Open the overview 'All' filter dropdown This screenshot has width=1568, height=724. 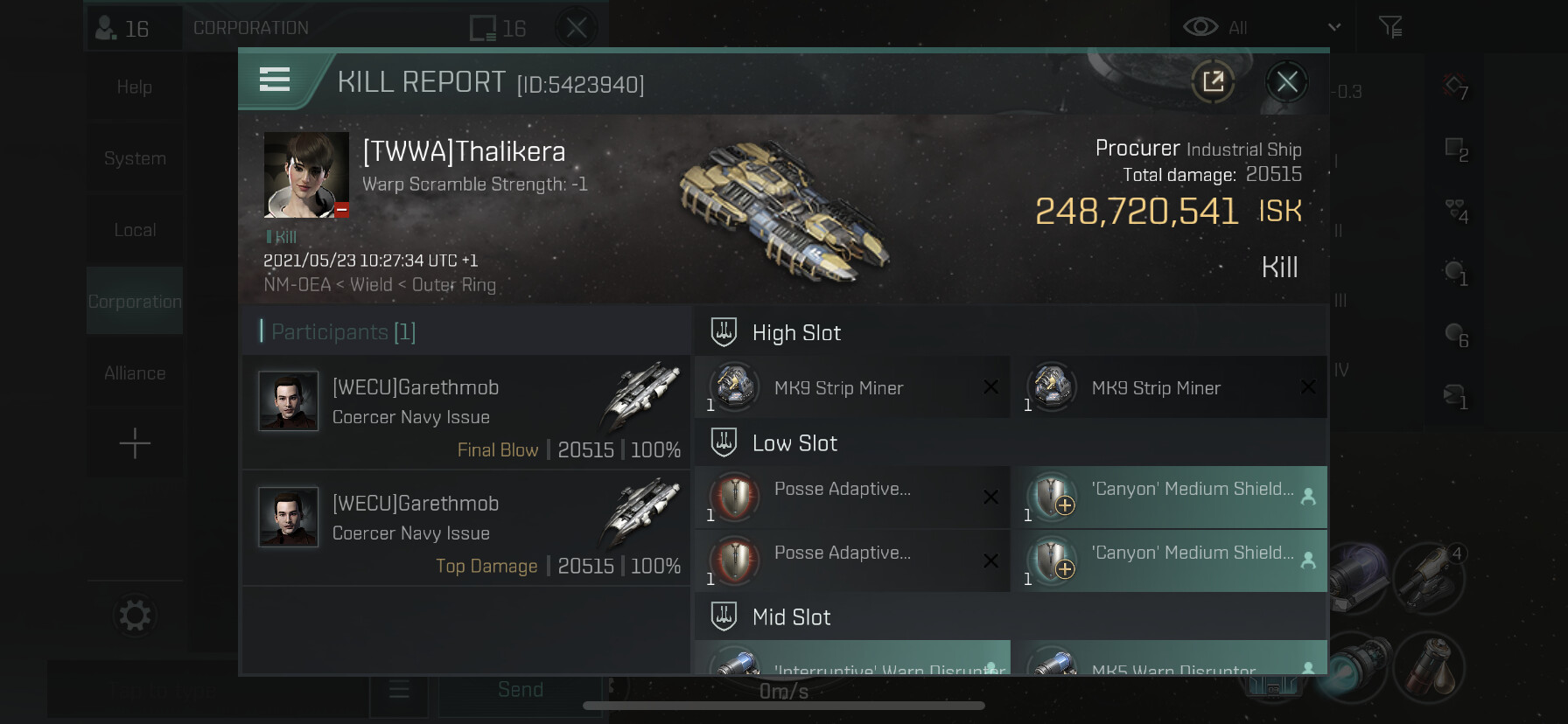(1261, 28)
